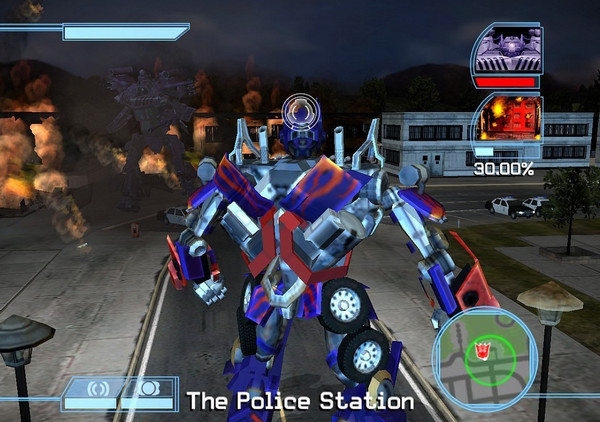Select the sonic wave weapon icon
600x422 pixels.
click(98, 388)
